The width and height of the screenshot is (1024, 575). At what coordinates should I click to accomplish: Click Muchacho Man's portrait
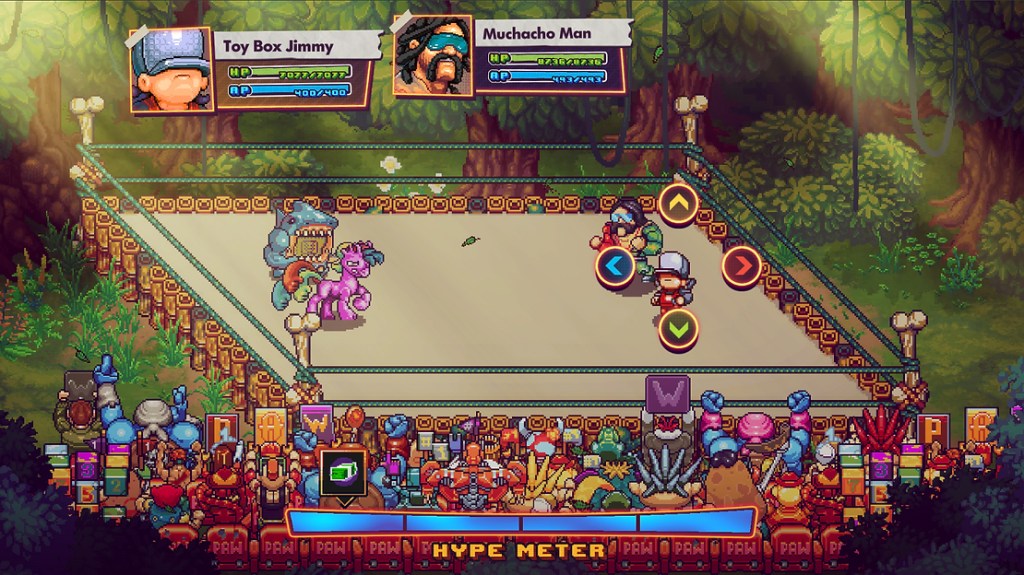[433, 56]
